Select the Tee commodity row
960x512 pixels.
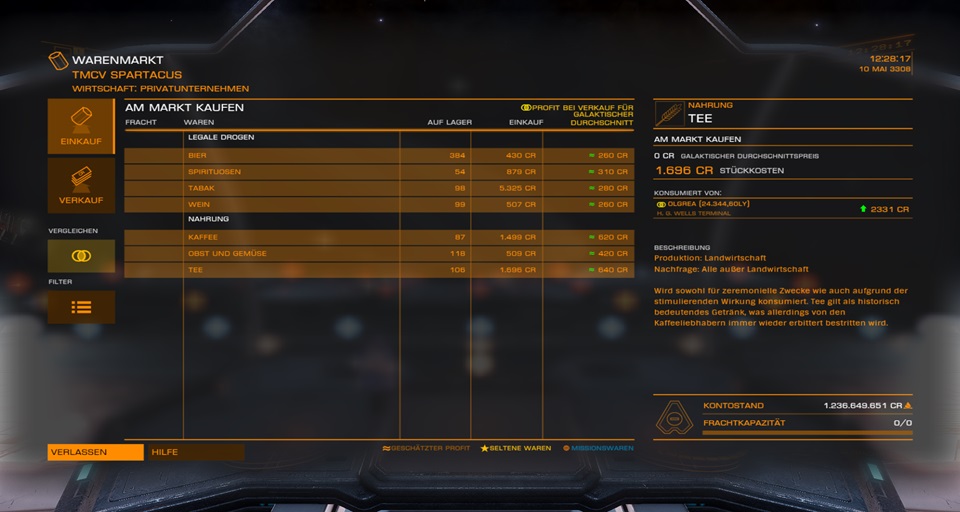[379, 270]
